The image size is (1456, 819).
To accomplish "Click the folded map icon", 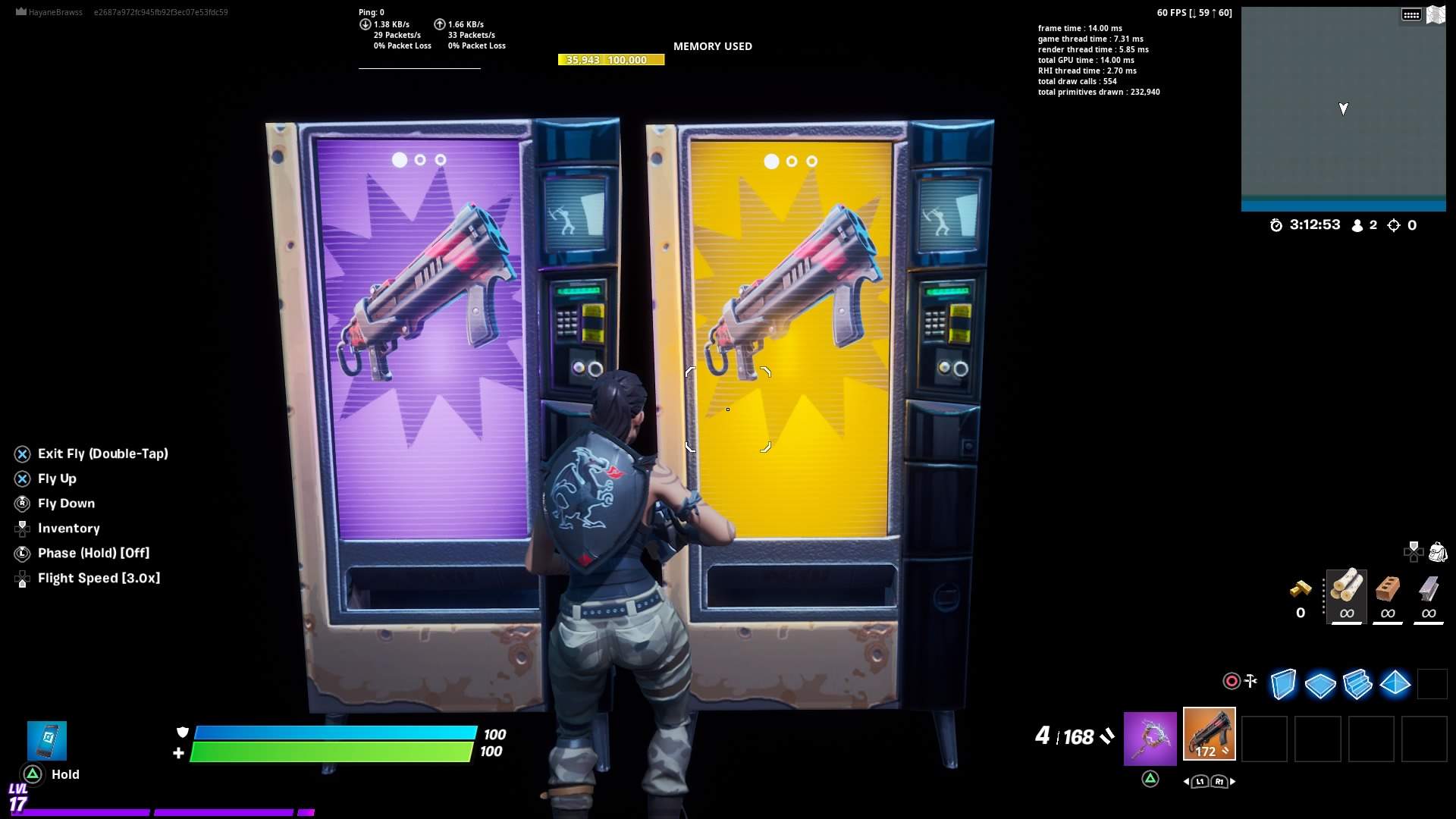I will click(1436, 14).
